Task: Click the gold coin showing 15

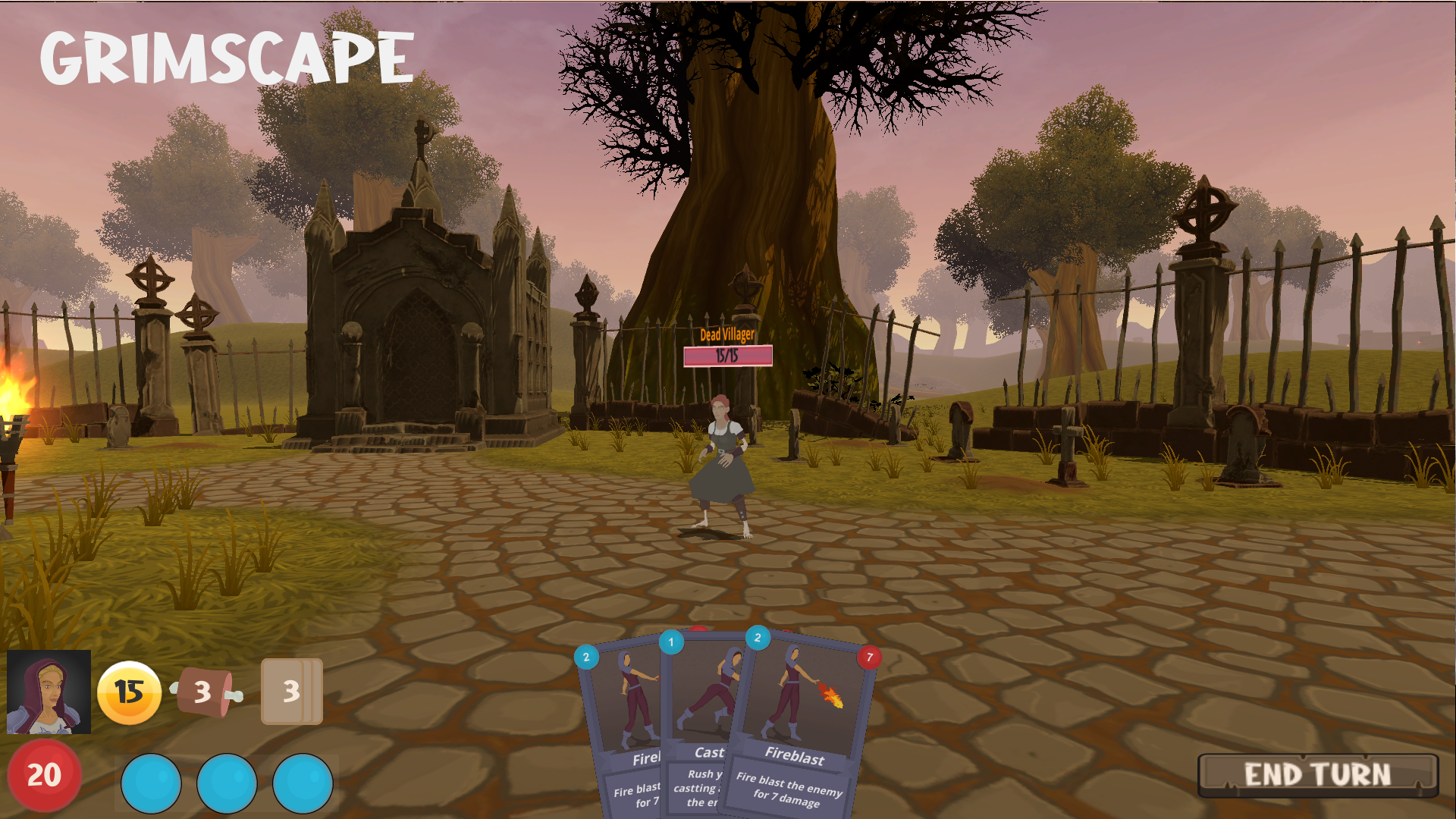Action: [129, 692]
